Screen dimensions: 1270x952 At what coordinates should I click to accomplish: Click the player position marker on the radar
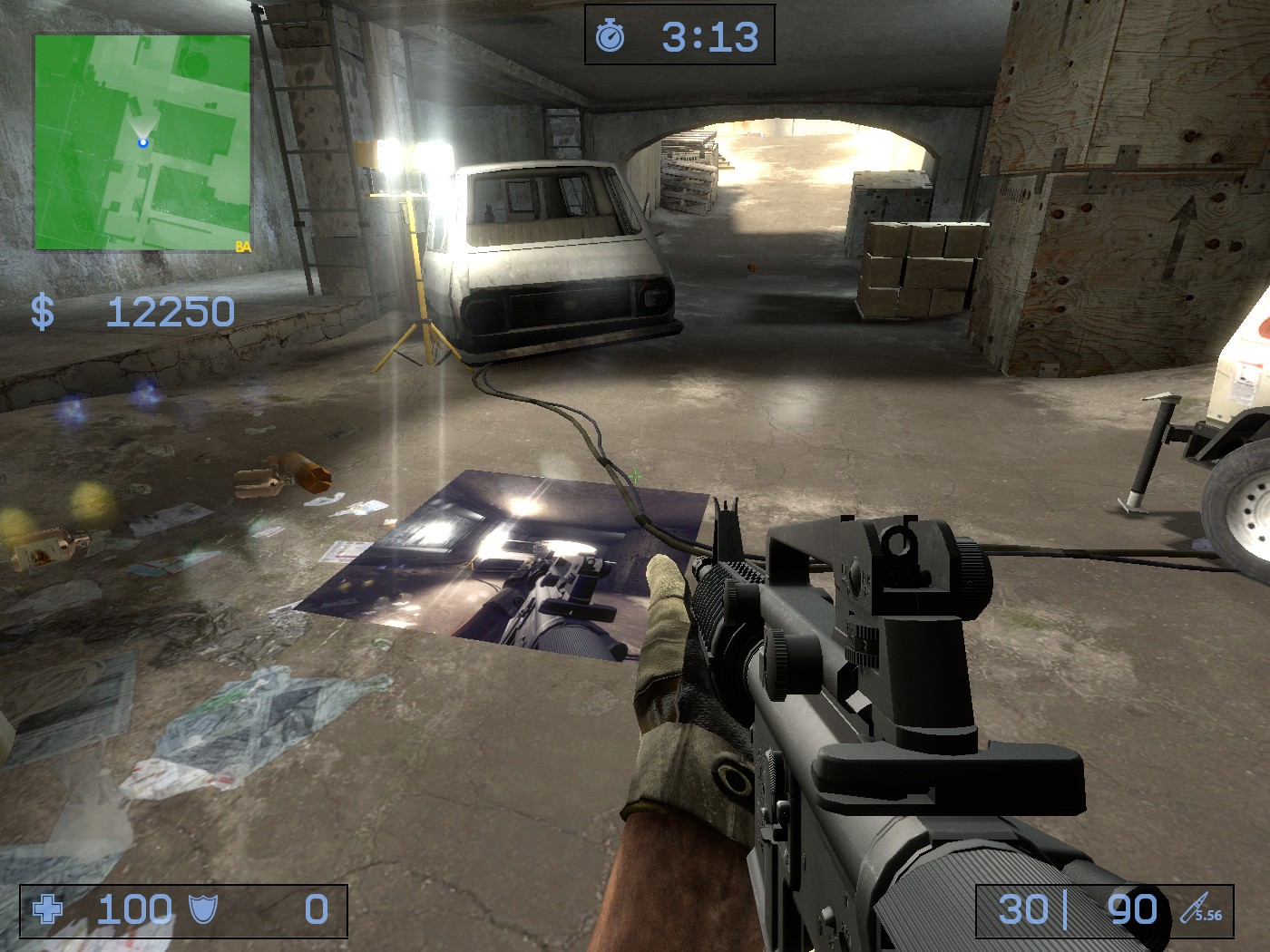pos(143,142)
